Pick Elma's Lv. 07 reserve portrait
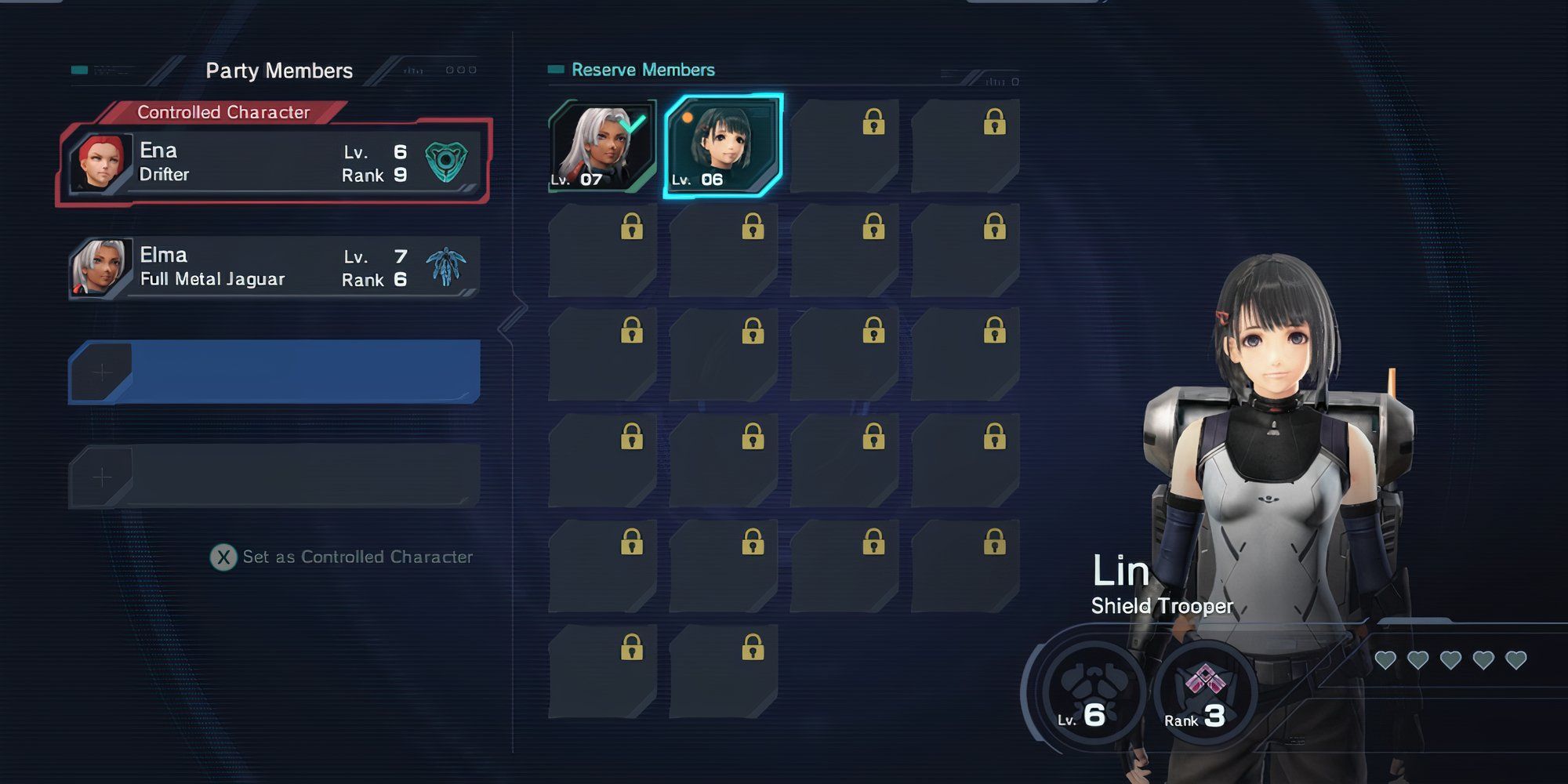This screenshot has height=784, width=1568. [602, 147]
